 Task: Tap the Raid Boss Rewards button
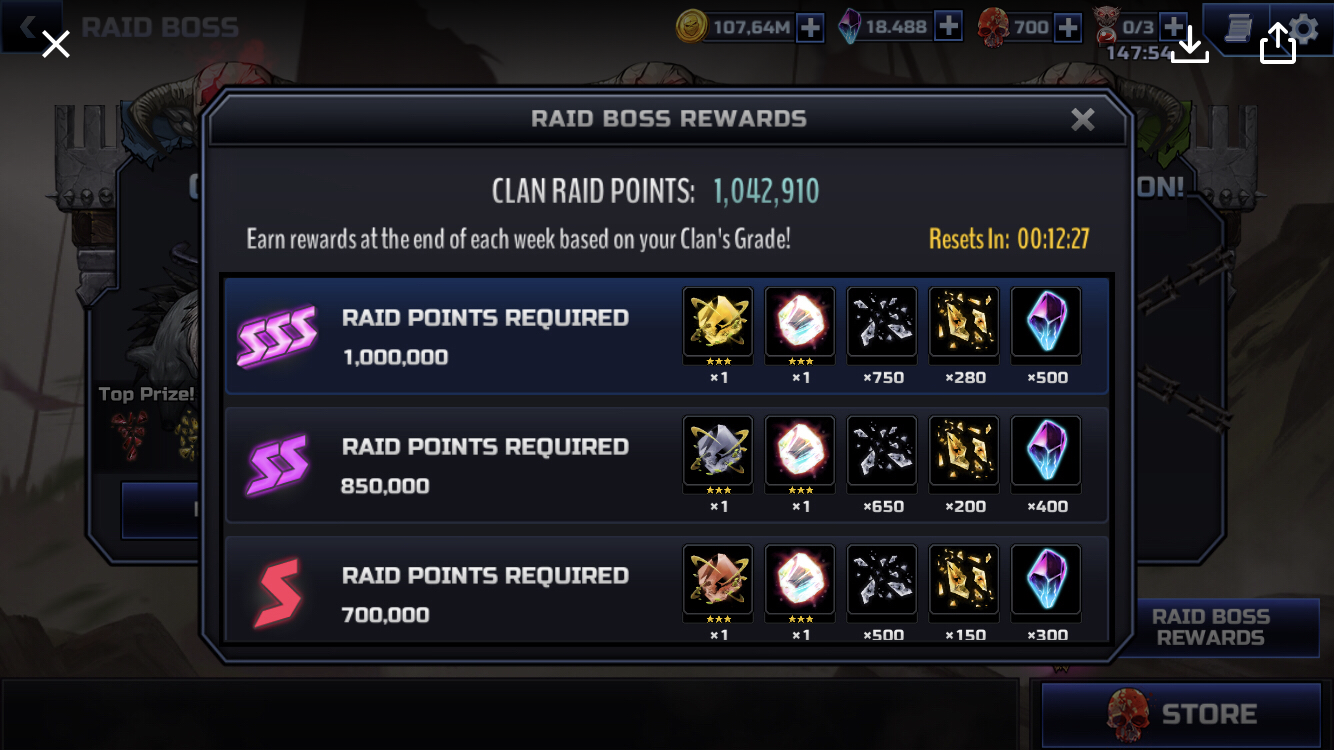[1210, 628]
